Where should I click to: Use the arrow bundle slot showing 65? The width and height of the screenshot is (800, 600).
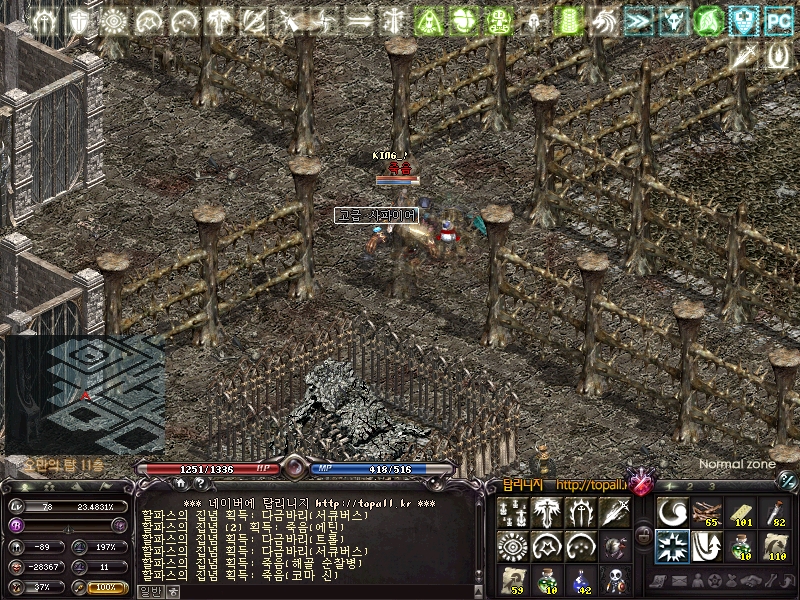click(706, 512)
